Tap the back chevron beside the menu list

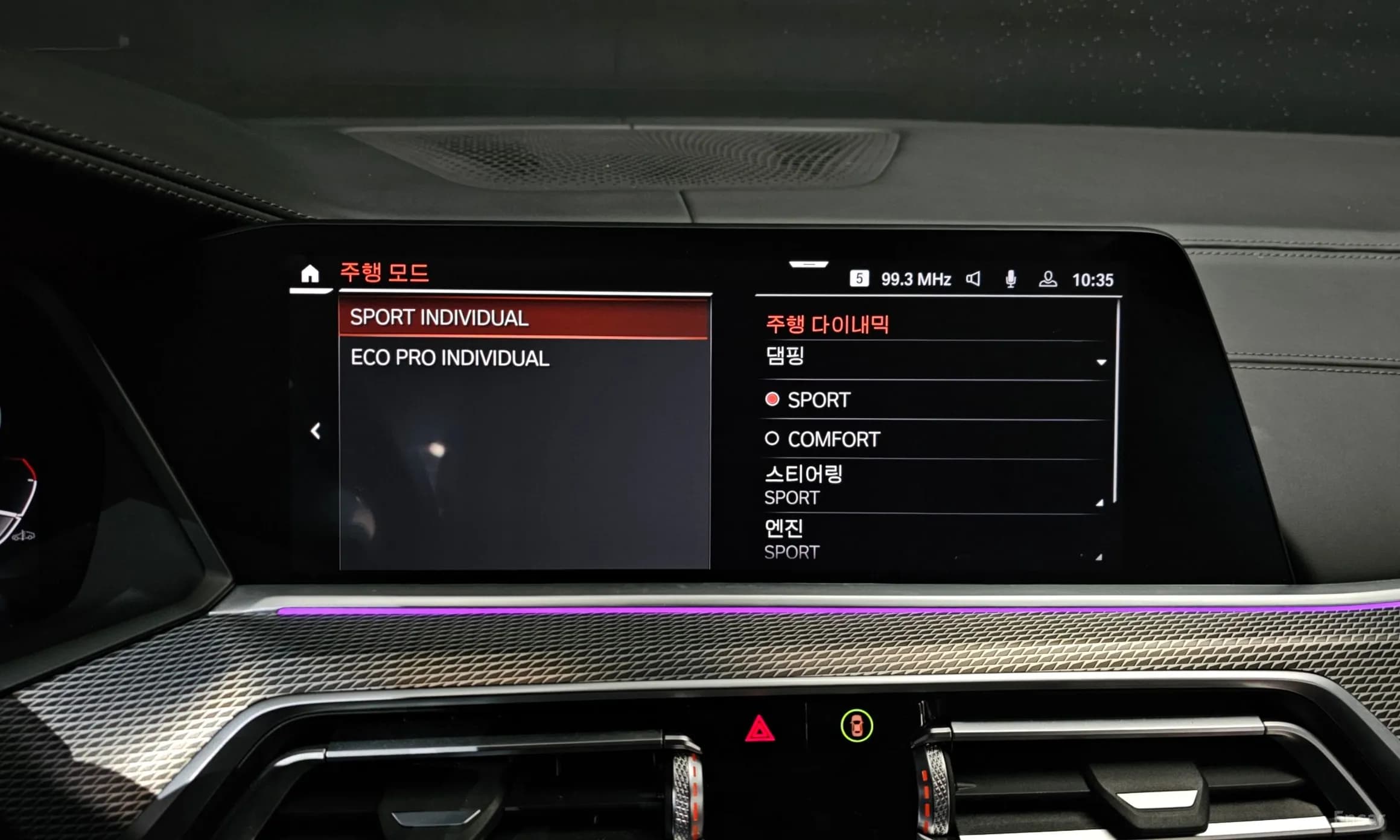316,430
